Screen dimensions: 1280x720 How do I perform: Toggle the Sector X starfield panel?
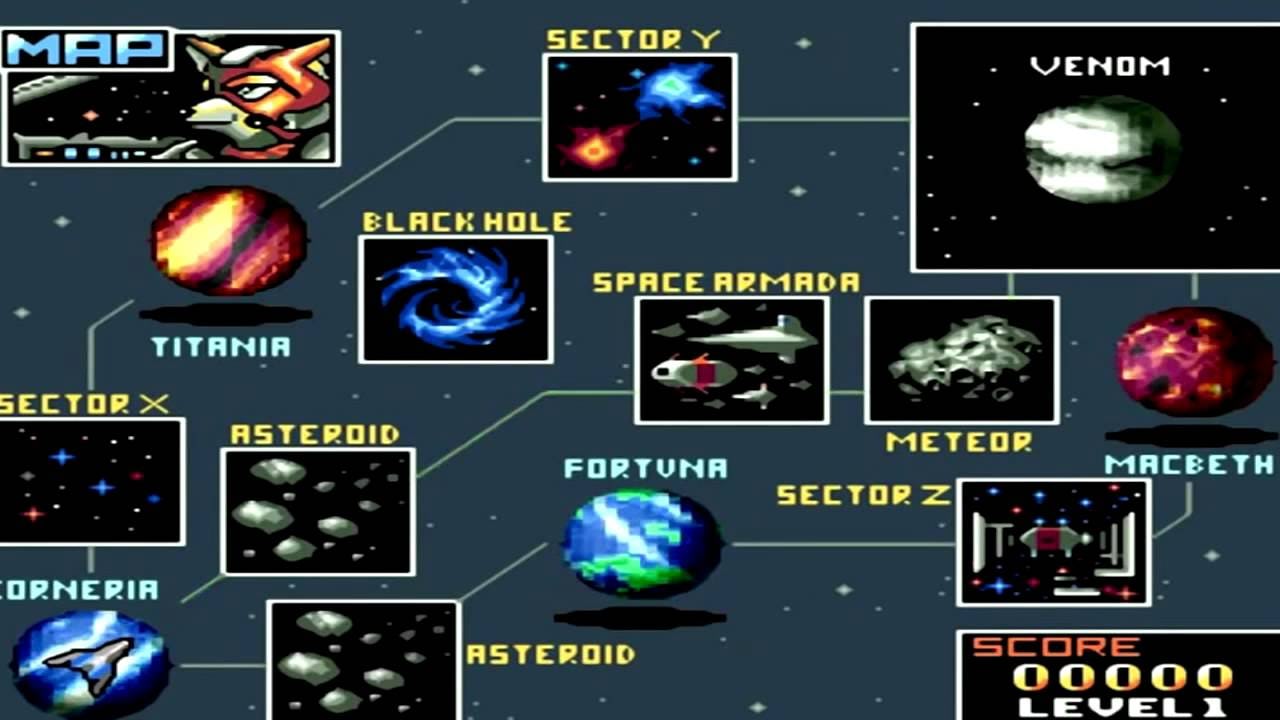[90, 480]
